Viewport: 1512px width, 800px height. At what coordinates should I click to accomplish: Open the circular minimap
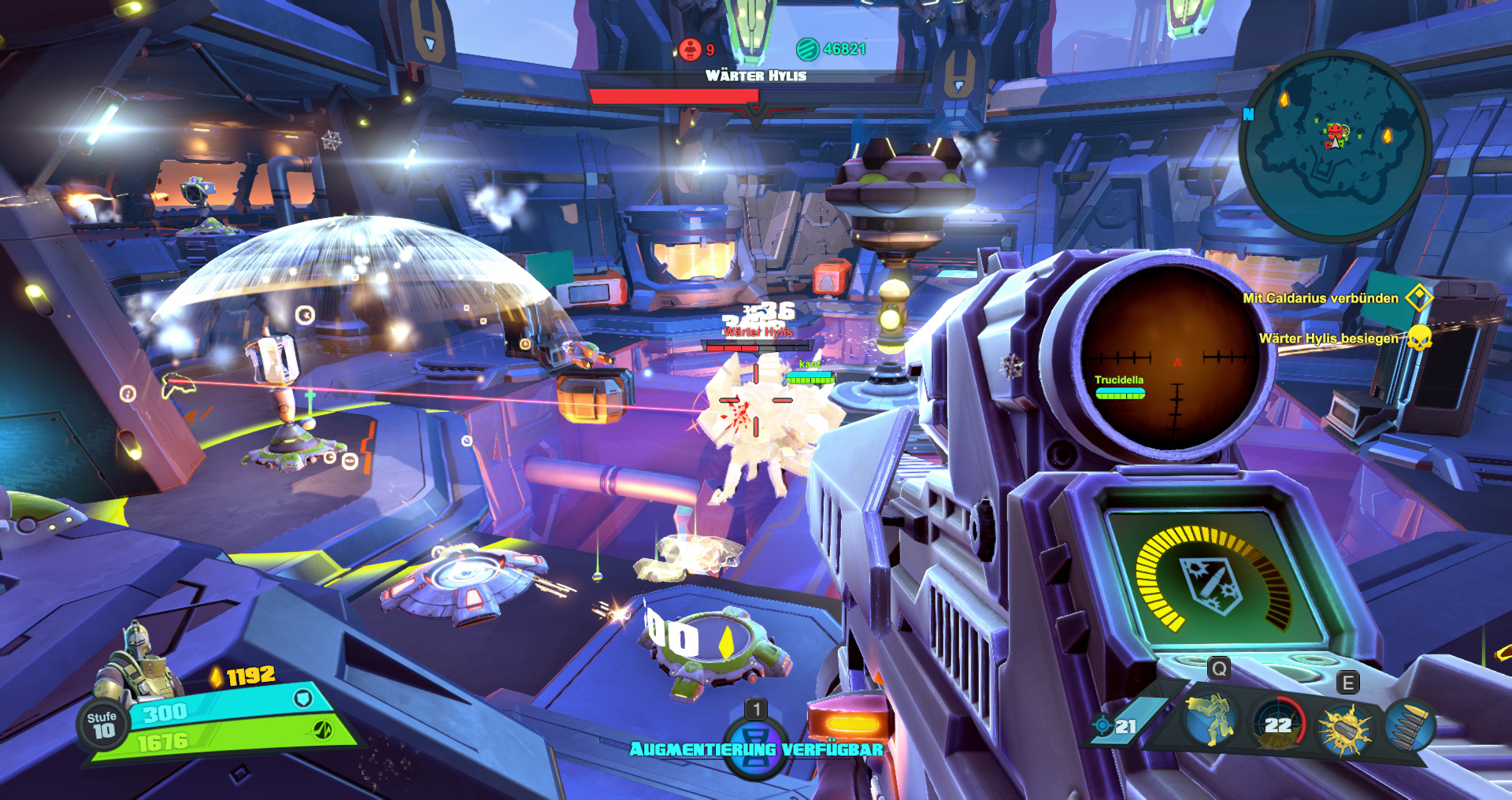(1334, 145)
